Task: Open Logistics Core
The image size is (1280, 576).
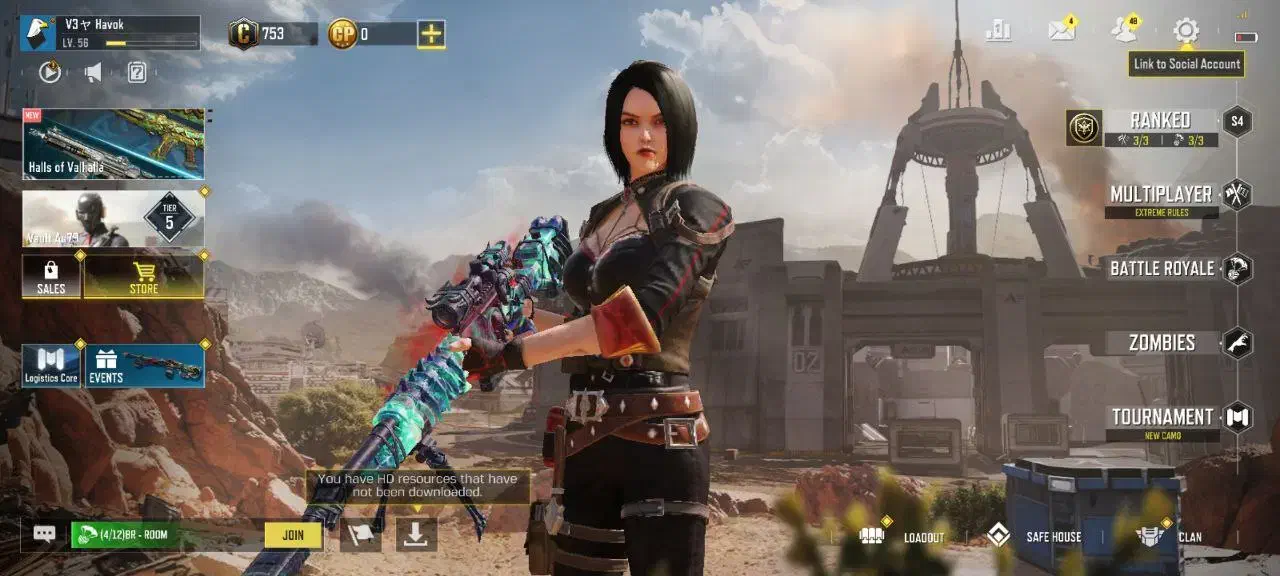Action: [51, 366]
